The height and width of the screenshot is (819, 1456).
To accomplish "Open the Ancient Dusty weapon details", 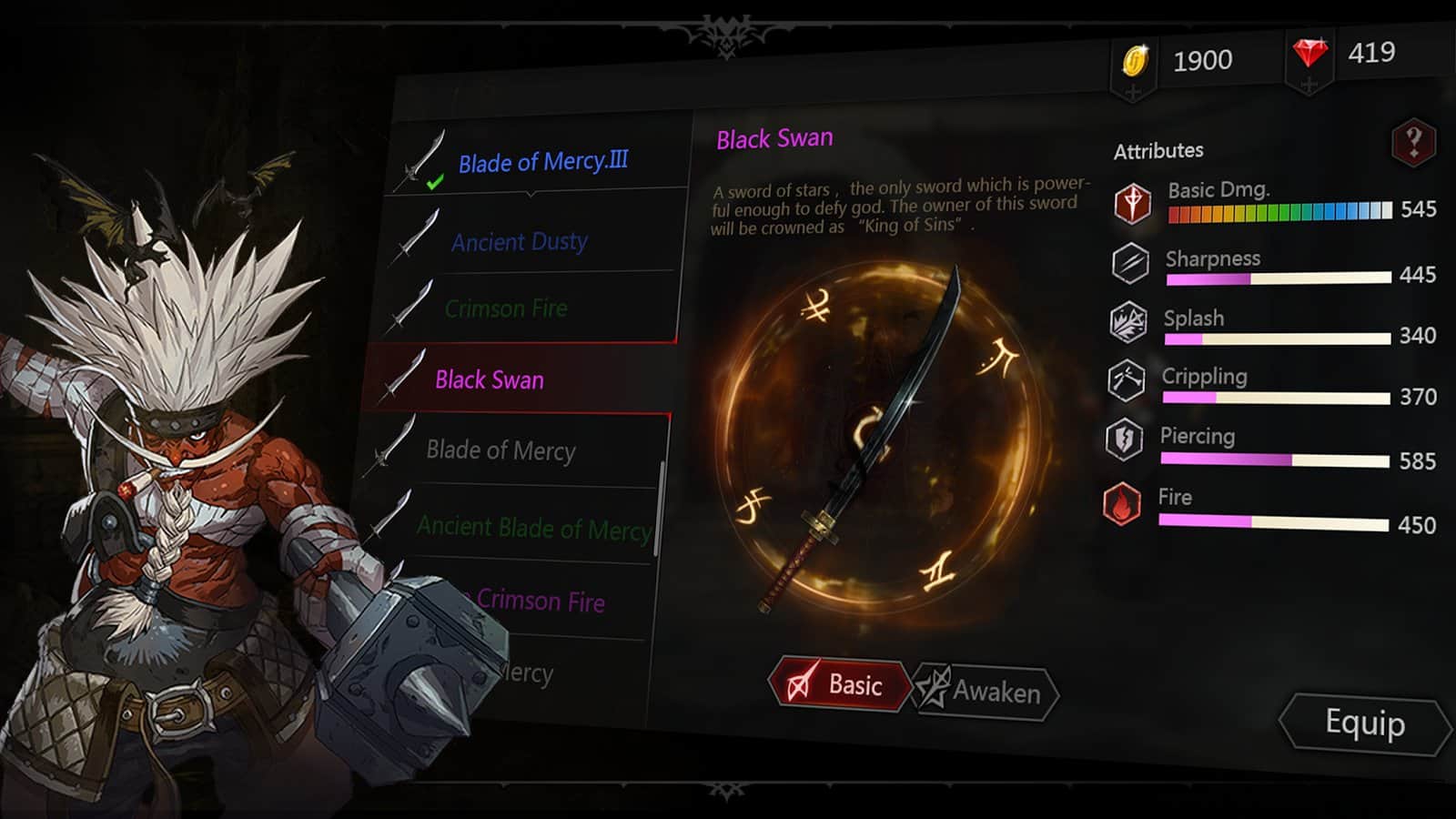I will click(519, 242).
